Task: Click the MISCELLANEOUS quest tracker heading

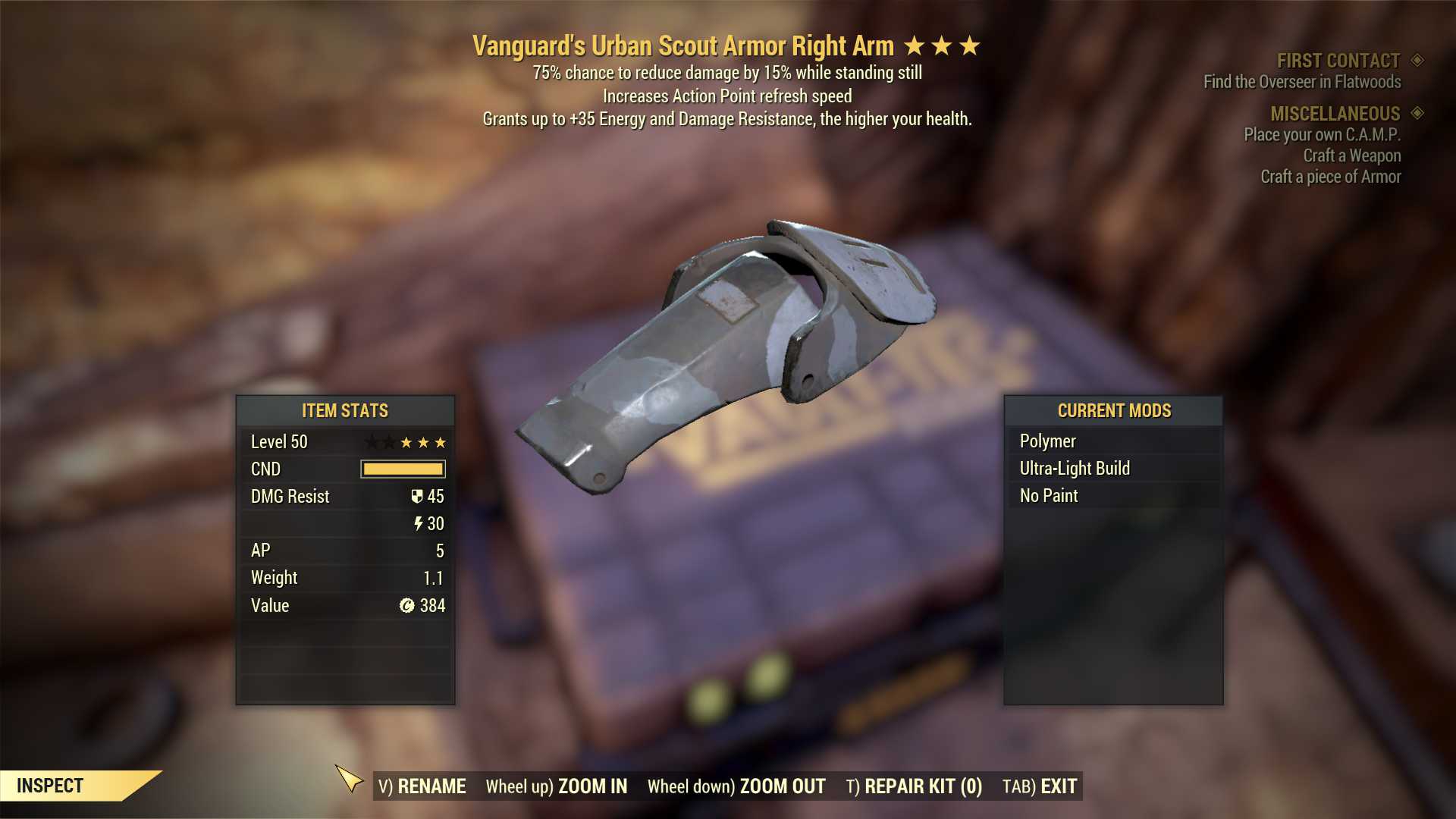Action: click(1335, 114)
